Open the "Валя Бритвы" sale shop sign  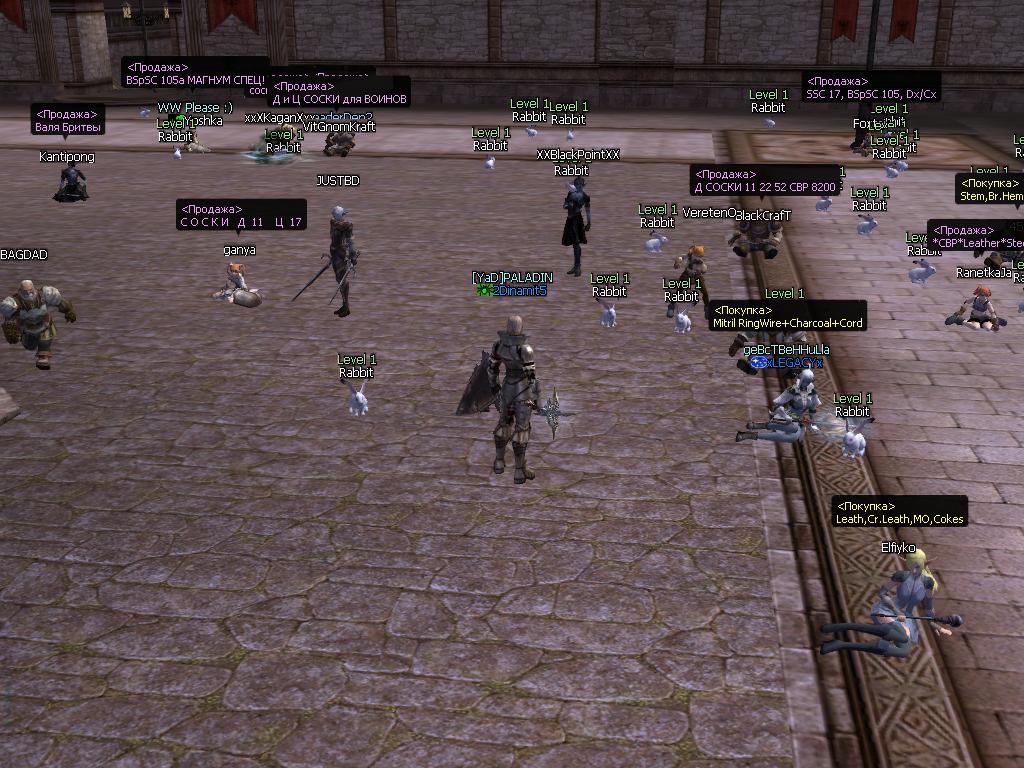coord(69,121)
